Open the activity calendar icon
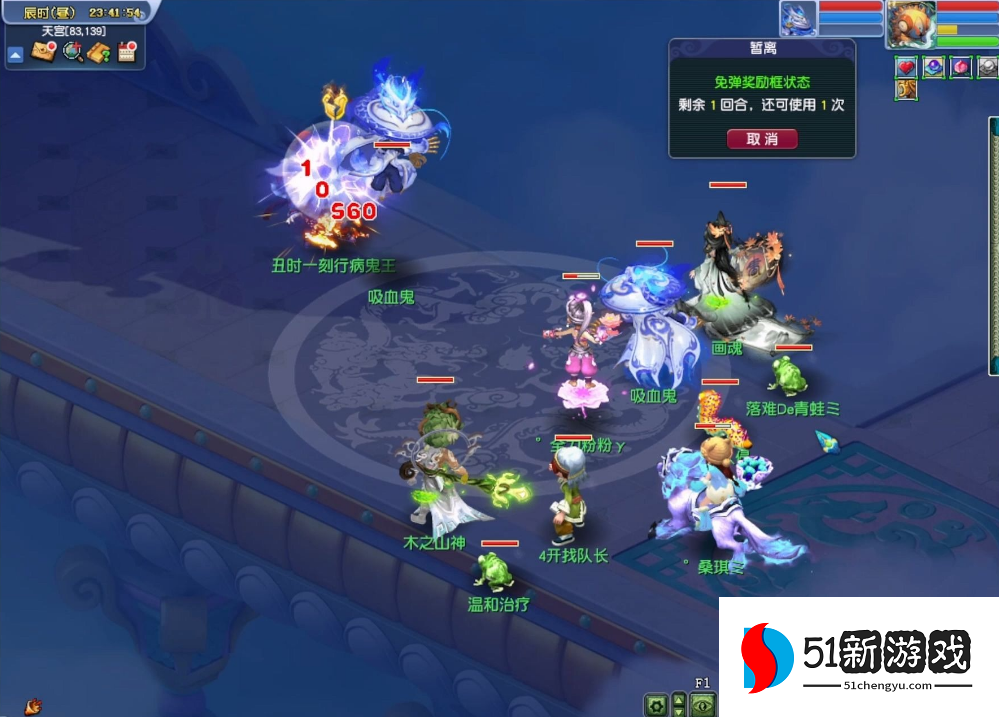The image size is (999, 717). point(127,53)
